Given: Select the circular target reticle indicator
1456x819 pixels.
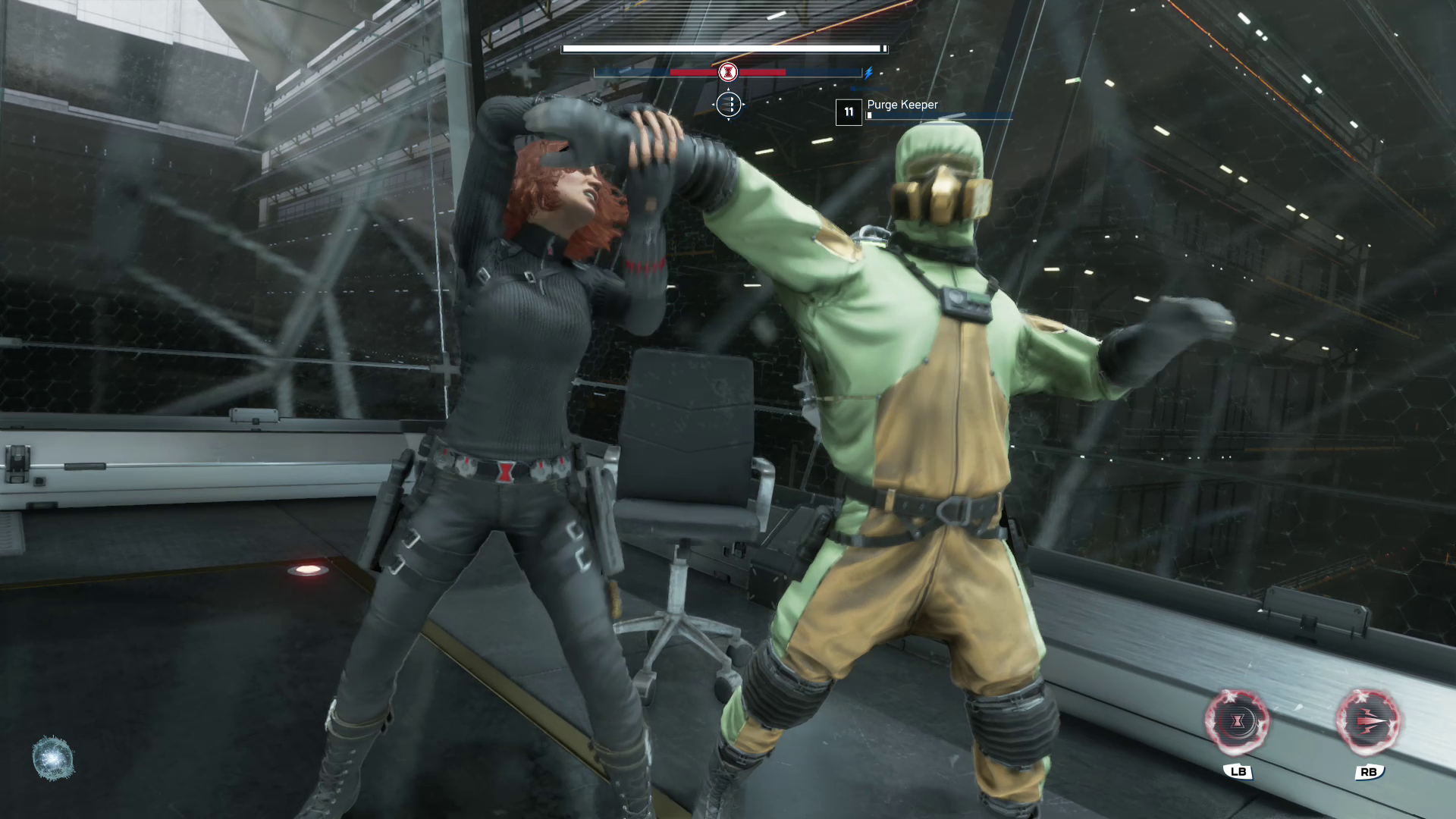Looking at the screenshot, I should tap(728, 104).
